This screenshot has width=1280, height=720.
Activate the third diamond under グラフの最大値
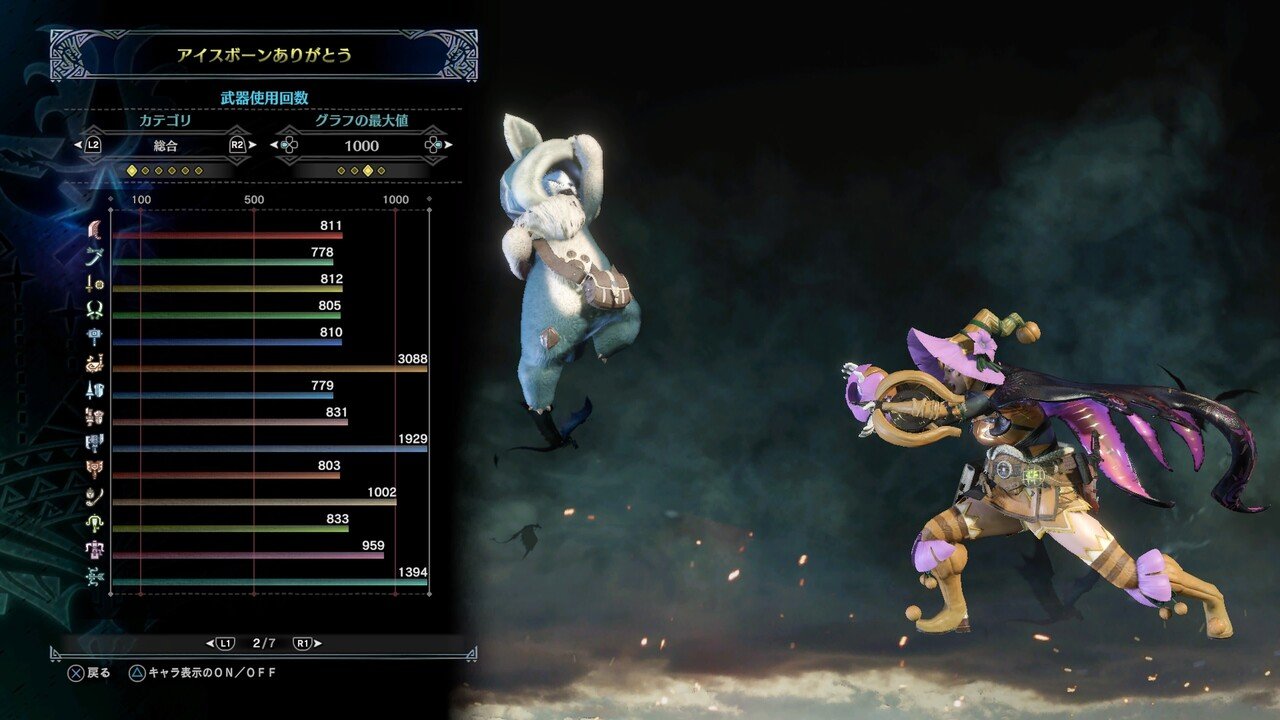tap(366, 170)
